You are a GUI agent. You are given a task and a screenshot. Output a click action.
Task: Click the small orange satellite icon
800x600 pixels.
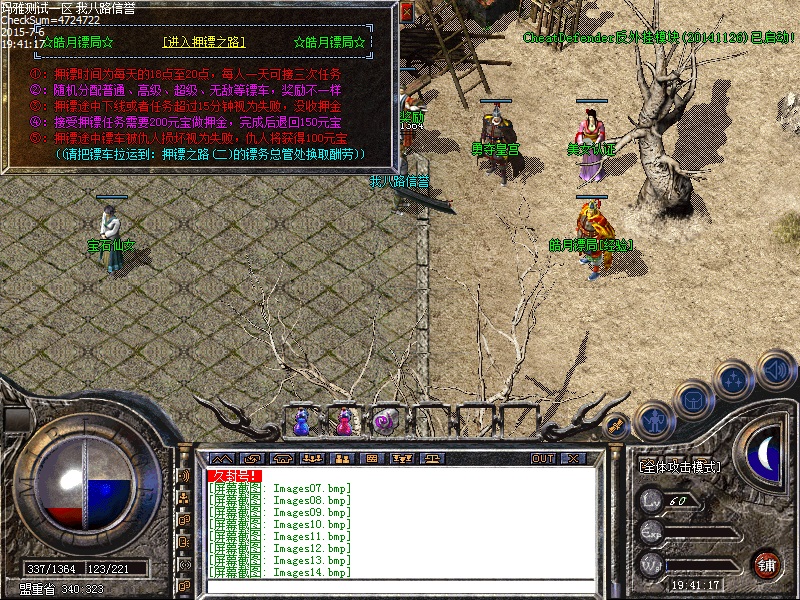(x=617, y=426)
